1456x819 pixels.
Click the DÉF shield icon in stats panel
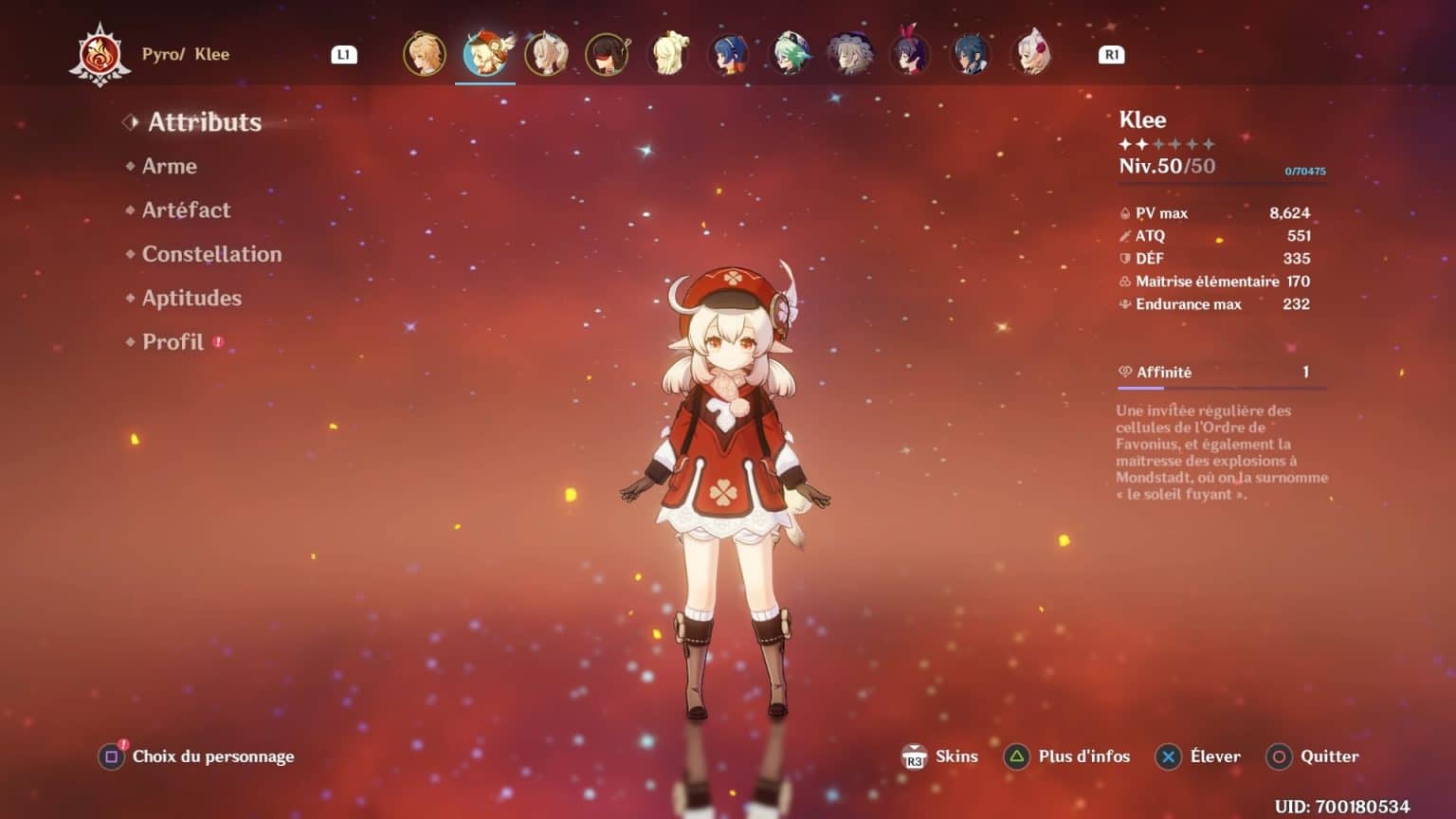click(x=1124, y=258)
